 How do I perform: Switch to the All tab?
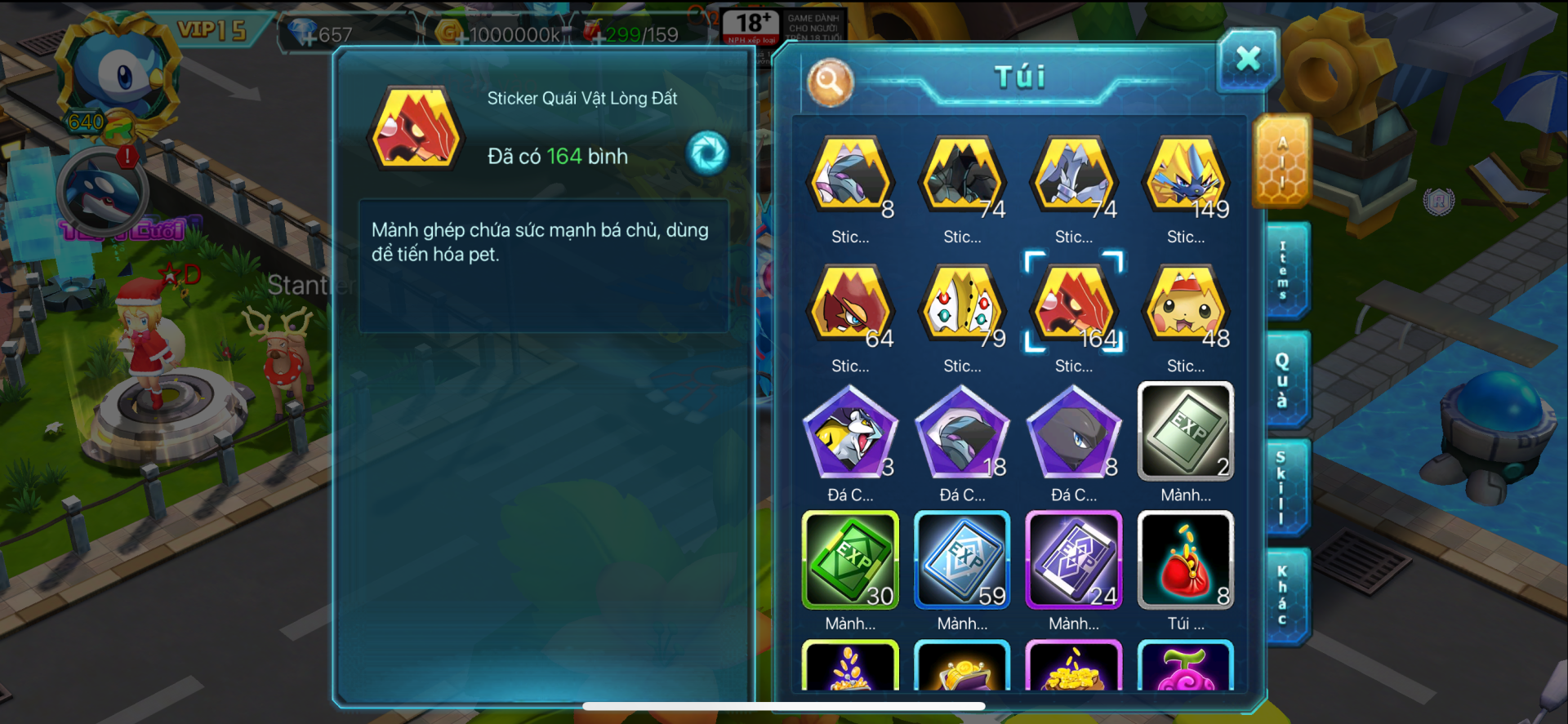[1282, 162]
